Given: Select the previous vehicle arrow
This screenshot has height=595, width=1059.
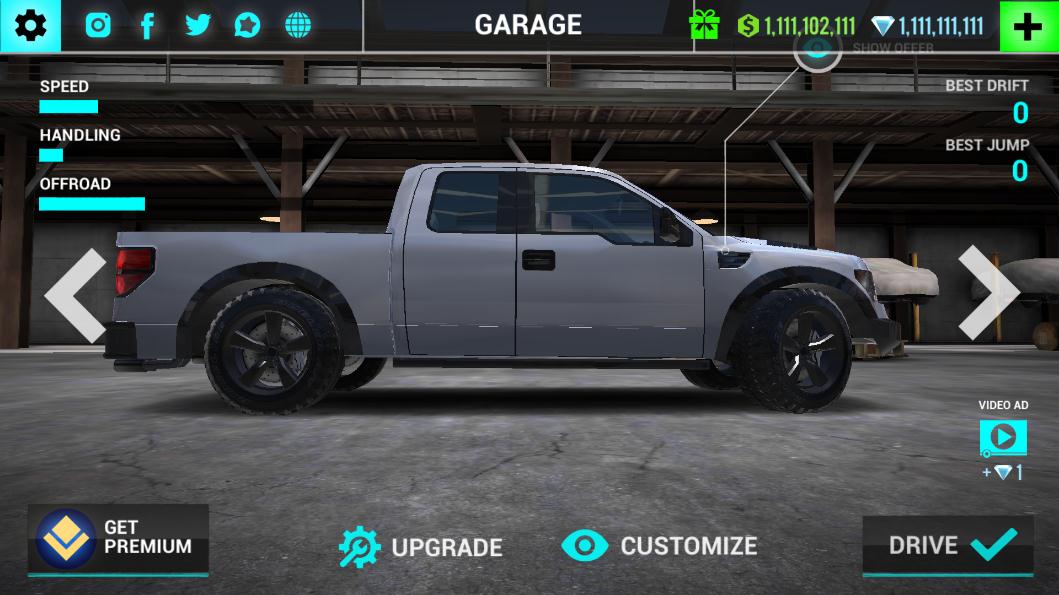Looking at the screenshot, I should coord(75,295).
